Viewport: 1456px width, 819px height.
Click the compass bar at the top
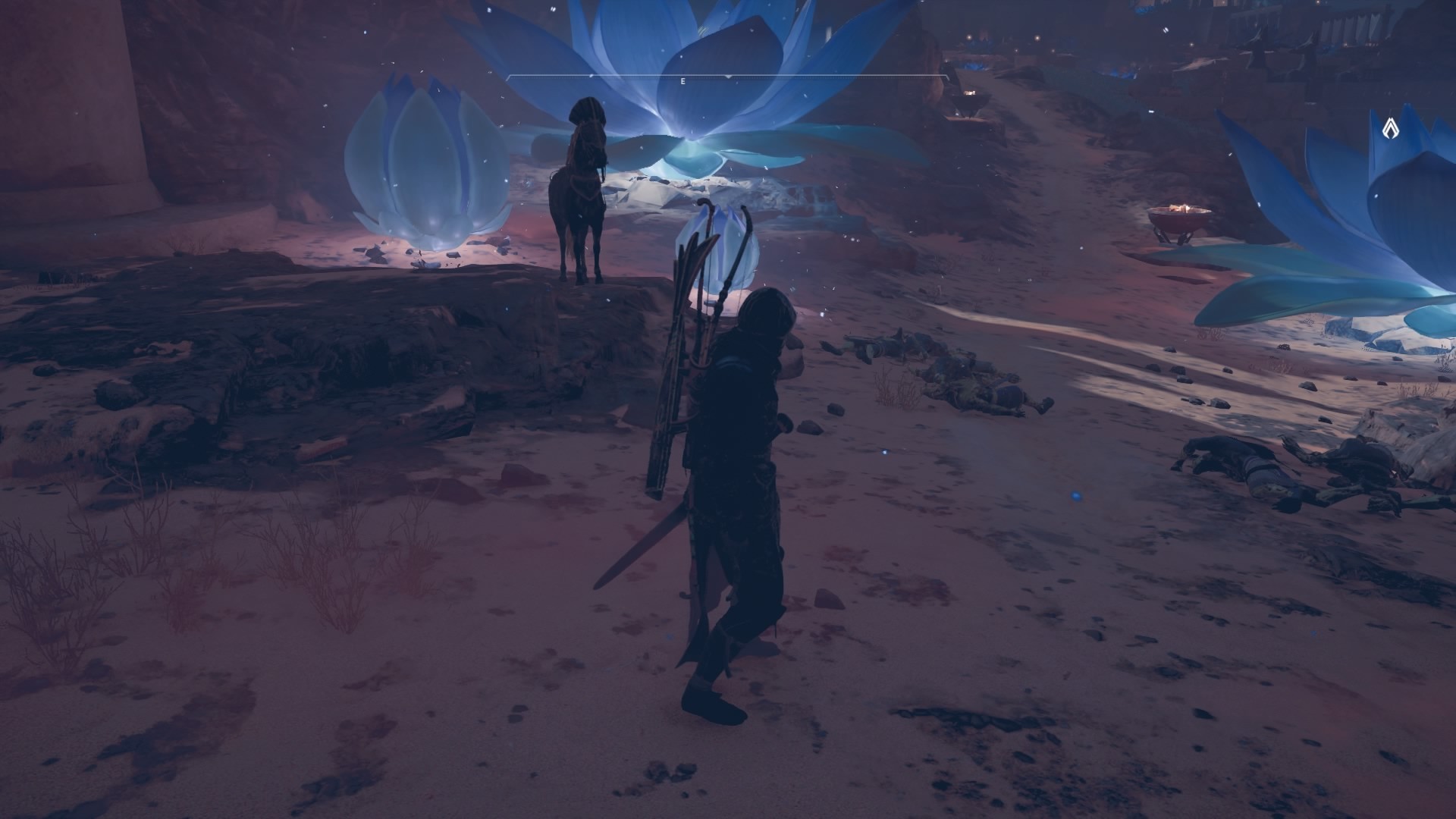pyautogui.click(x=727, y=78)
